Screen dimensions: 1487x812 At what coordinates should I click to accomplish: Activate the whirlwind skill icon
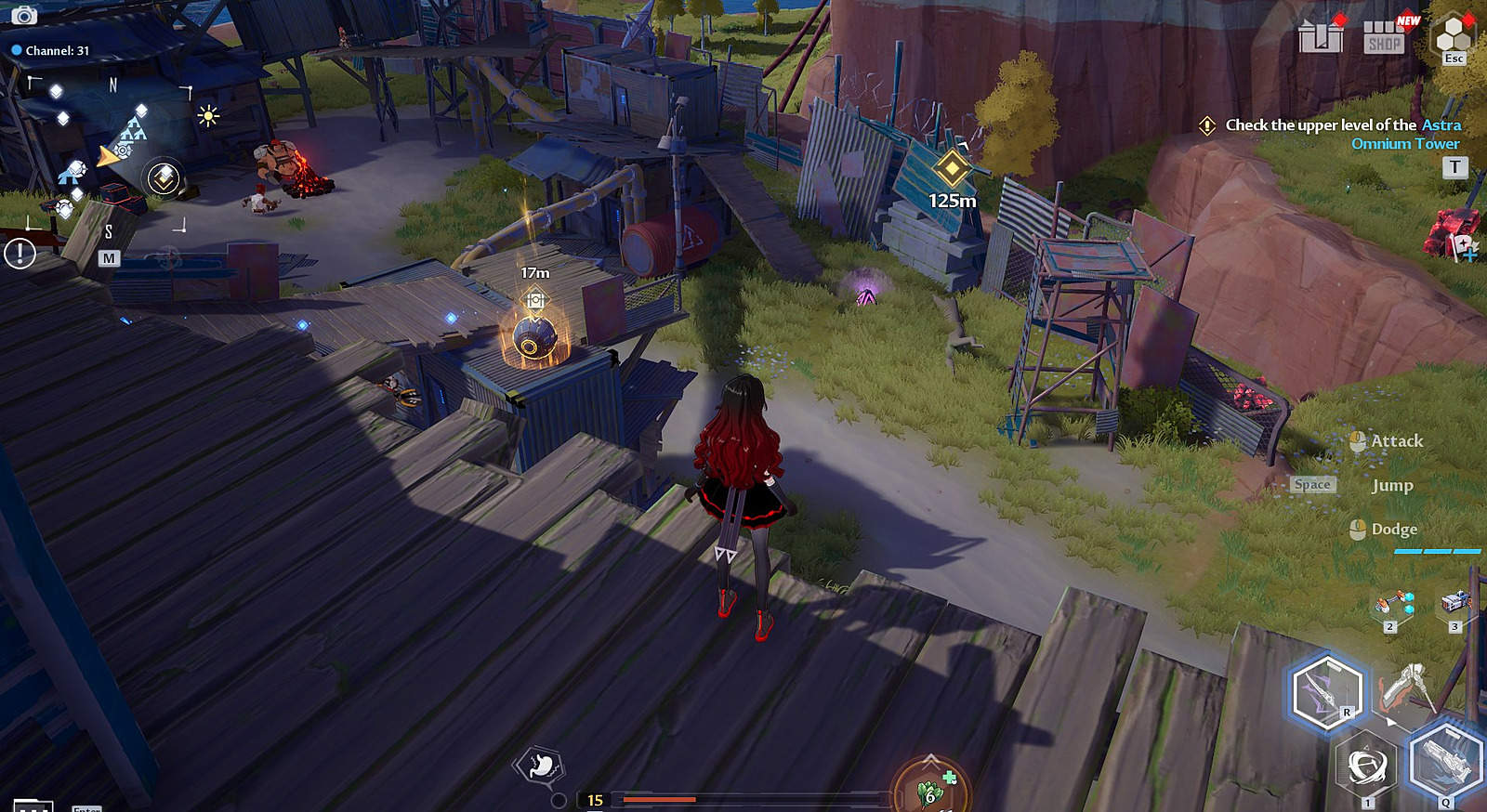[x=1367, y=766]
